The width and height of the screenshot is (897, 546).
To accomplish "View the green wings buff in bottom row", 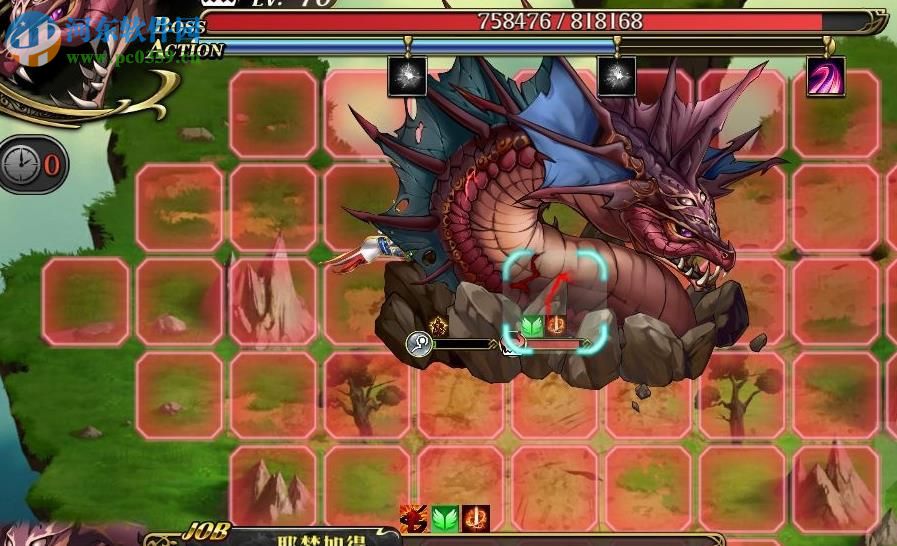I will tap(444, 519).
